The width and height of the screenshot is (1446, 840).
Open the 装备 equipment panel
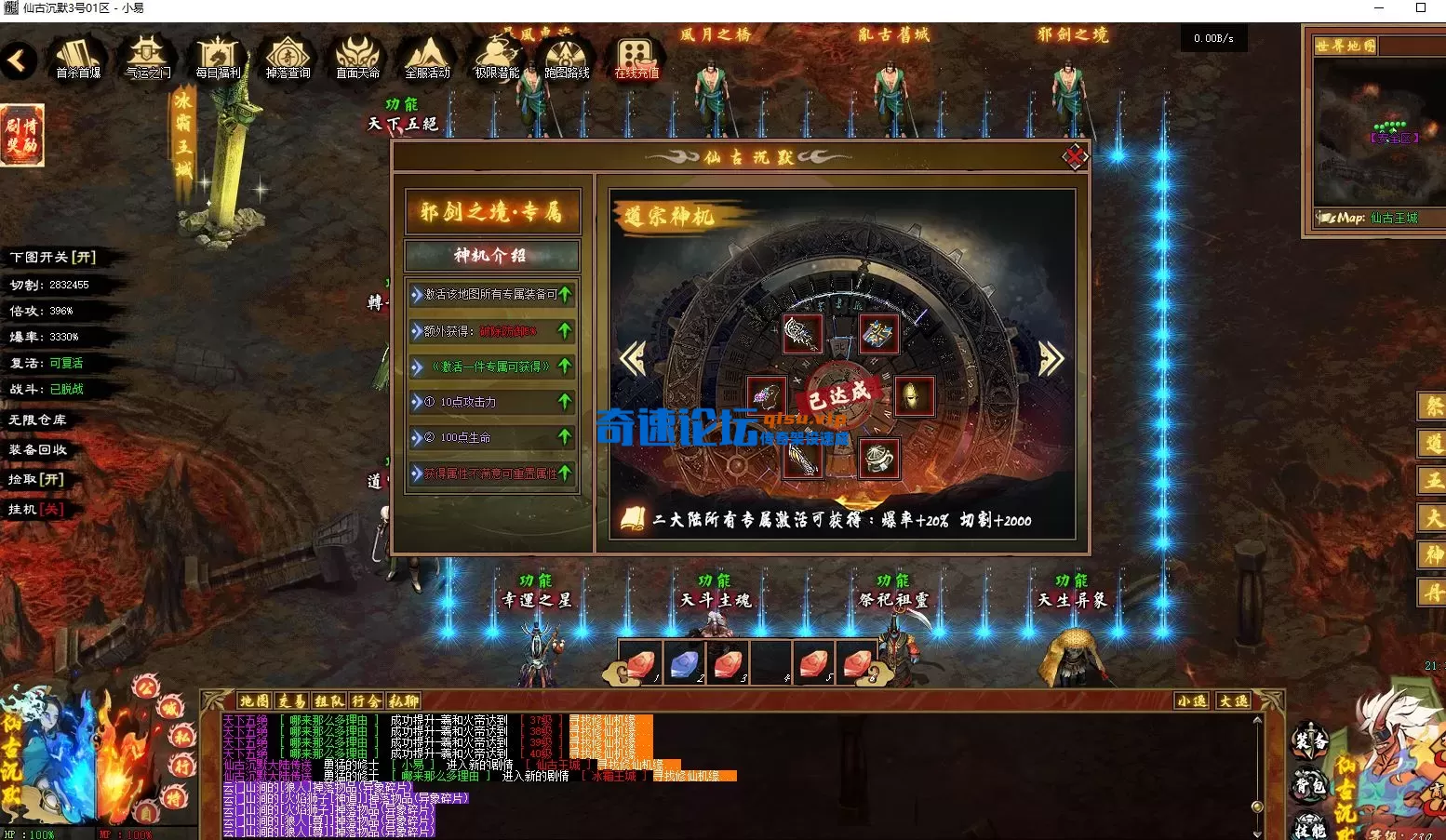[1309, 742]
